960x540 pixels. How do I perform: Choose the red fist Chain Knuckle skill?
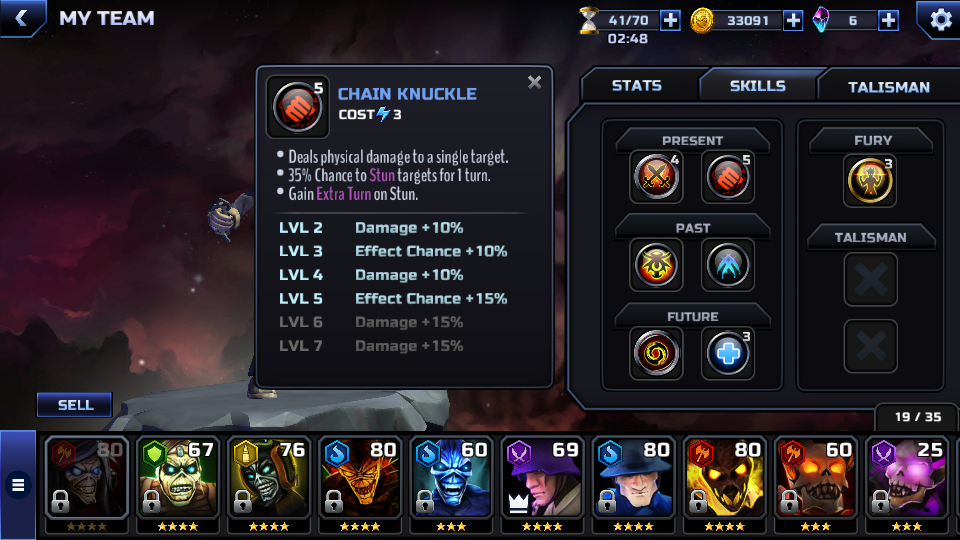click(728, 178)
